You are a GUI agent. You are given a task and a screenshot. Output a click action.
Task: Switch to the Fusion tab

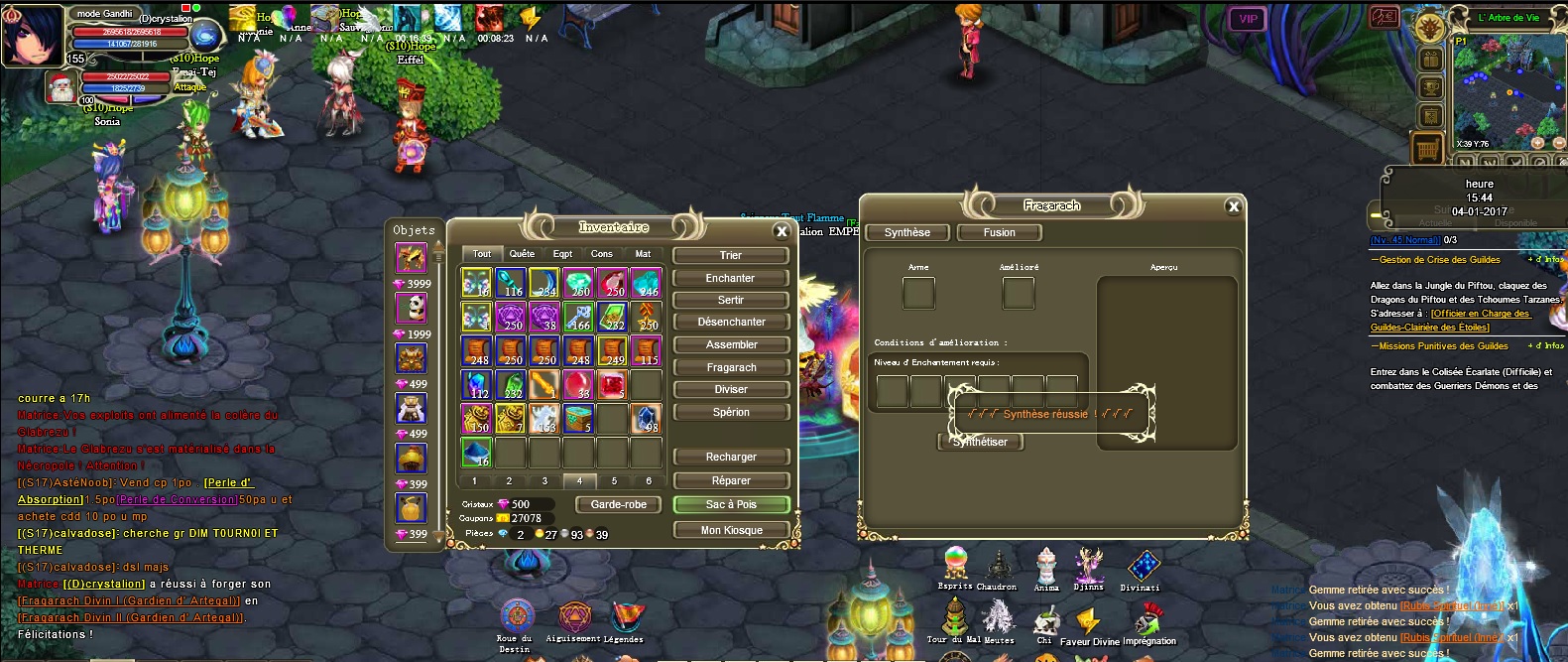point(999,233)
